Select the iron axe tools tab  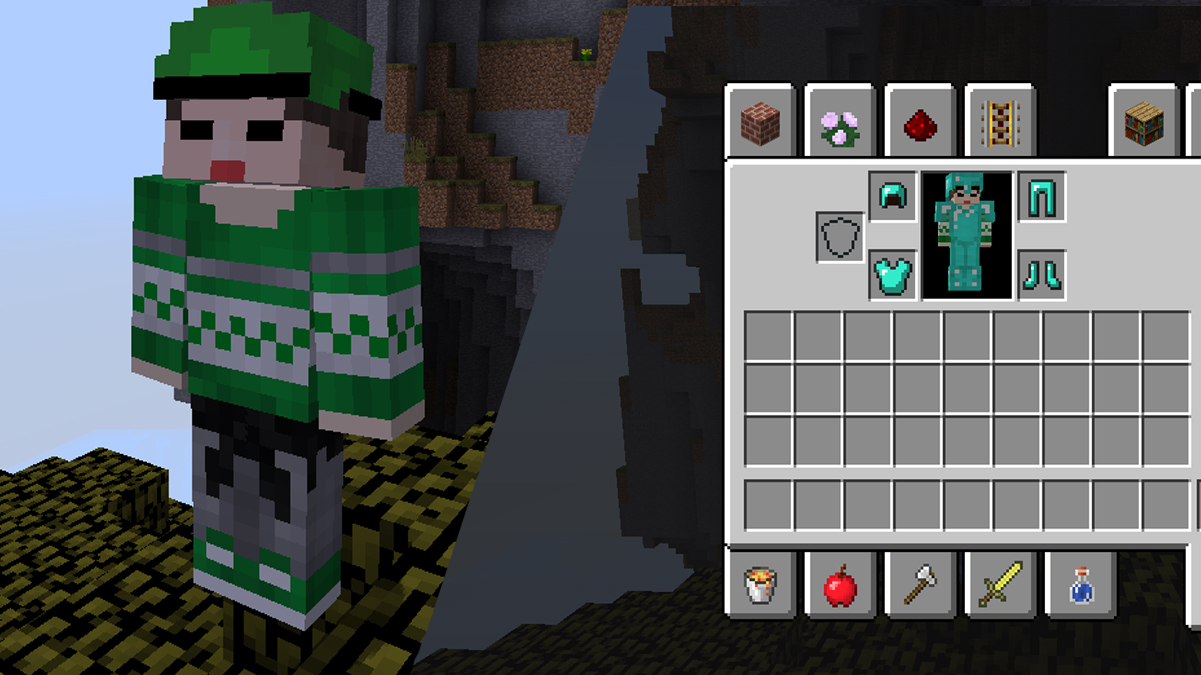pos(920,585)
